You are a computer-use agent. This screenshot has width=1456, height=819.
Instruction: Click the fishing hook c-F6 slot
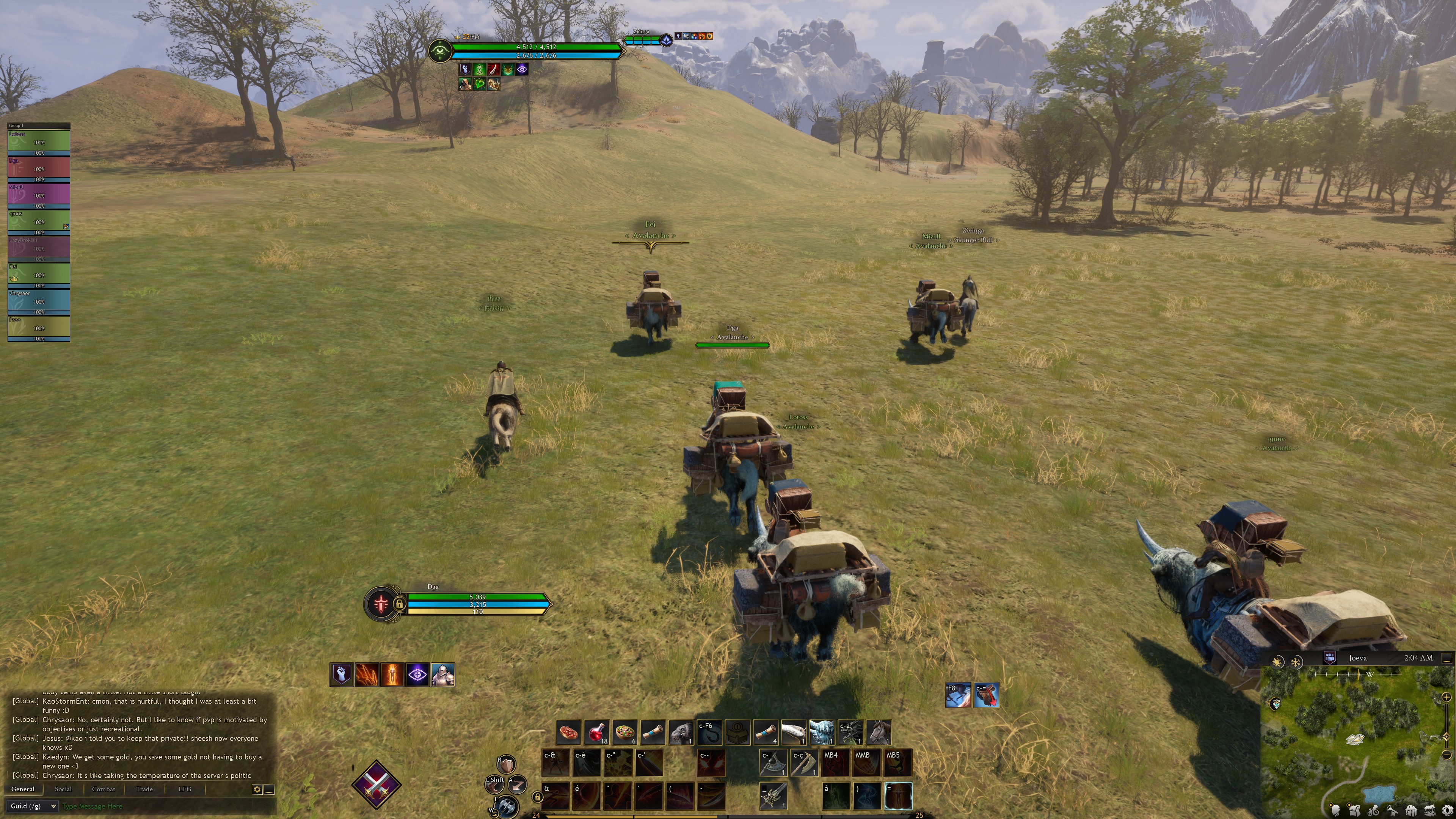[709, 733]
